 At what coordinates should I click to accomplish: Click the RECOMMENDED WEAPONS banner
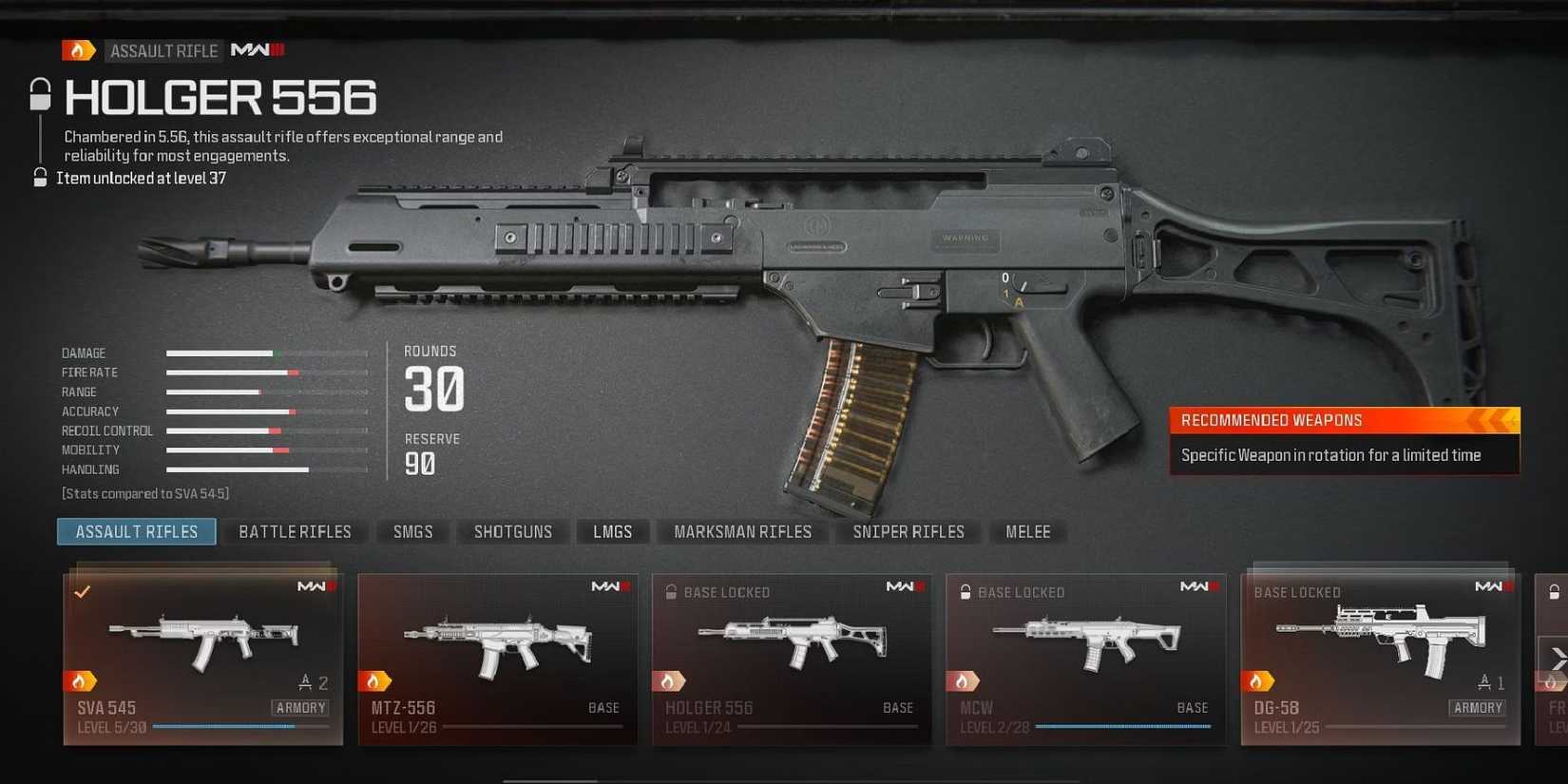coord(1321,419)
